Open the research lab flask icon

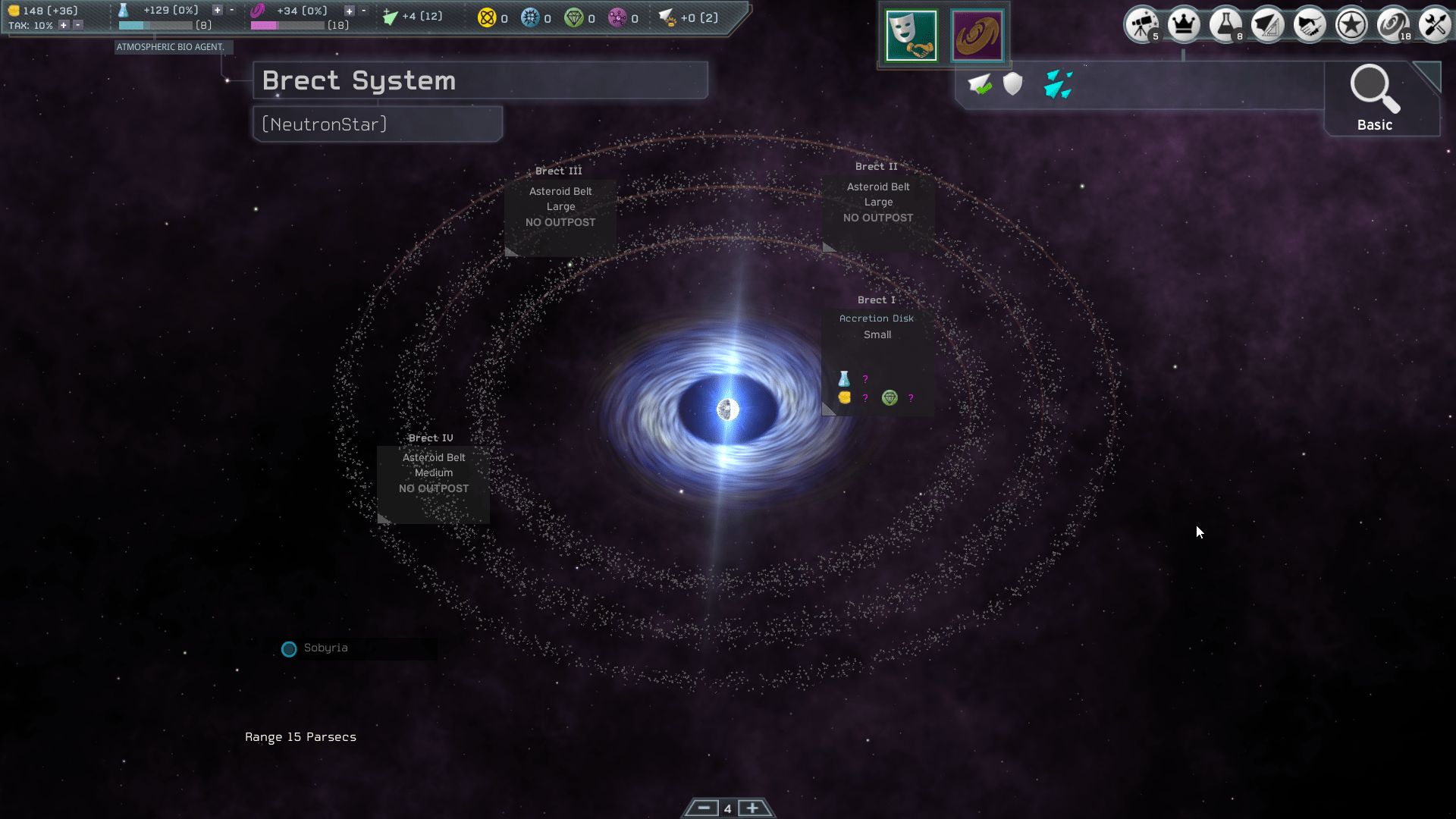click(x=1225, y=24)
